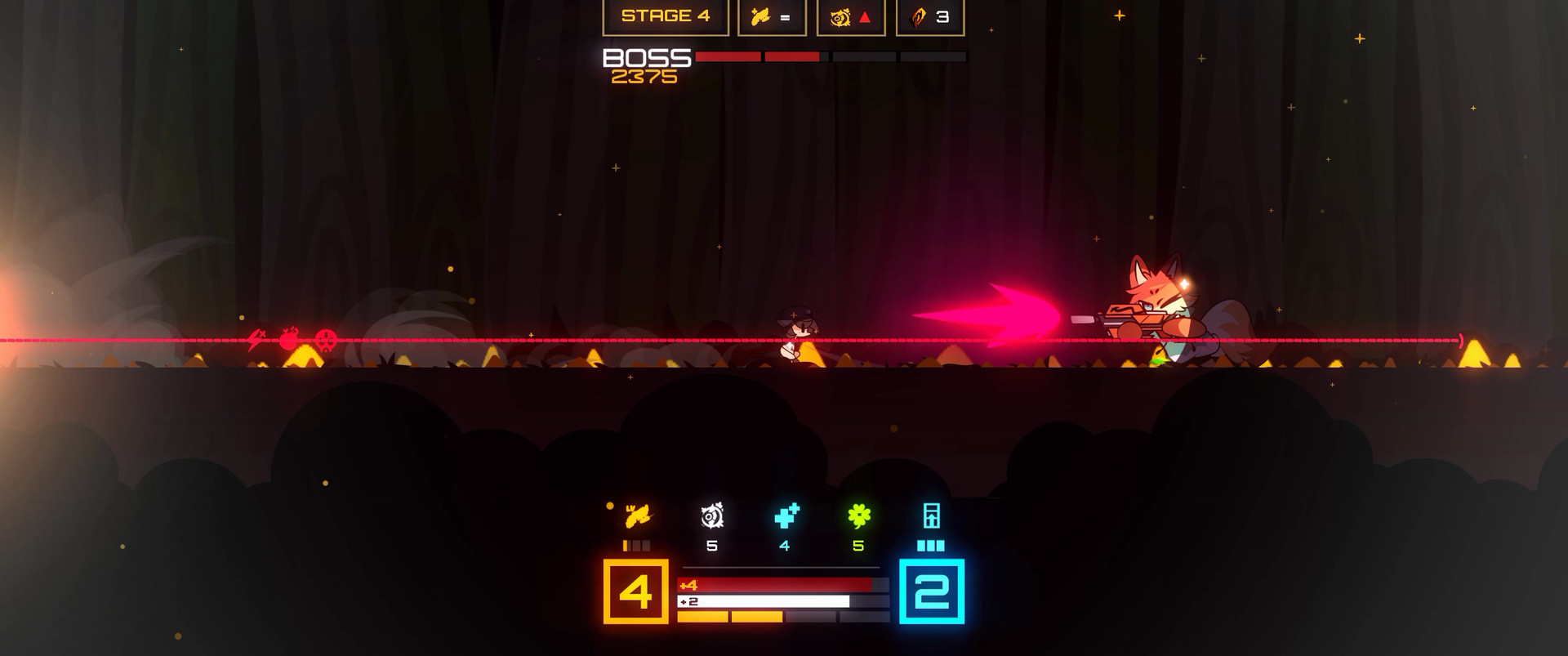Click the red bomb marker on the timeline
The height and width of the screenshot is (656, 1568).
[289, 339]
